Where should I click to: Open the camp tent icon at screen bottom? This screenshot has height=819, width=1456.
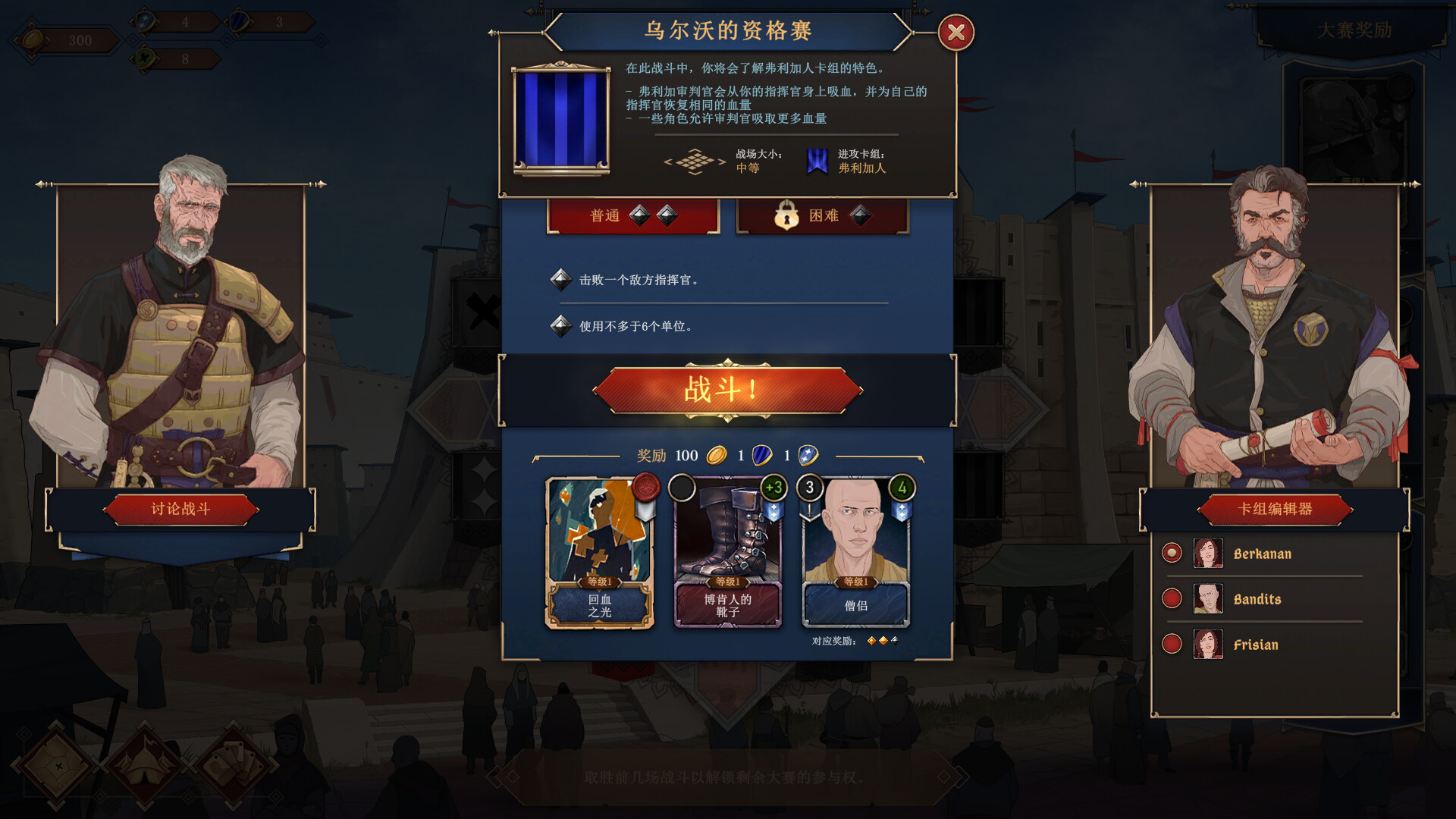pos(146,766)
